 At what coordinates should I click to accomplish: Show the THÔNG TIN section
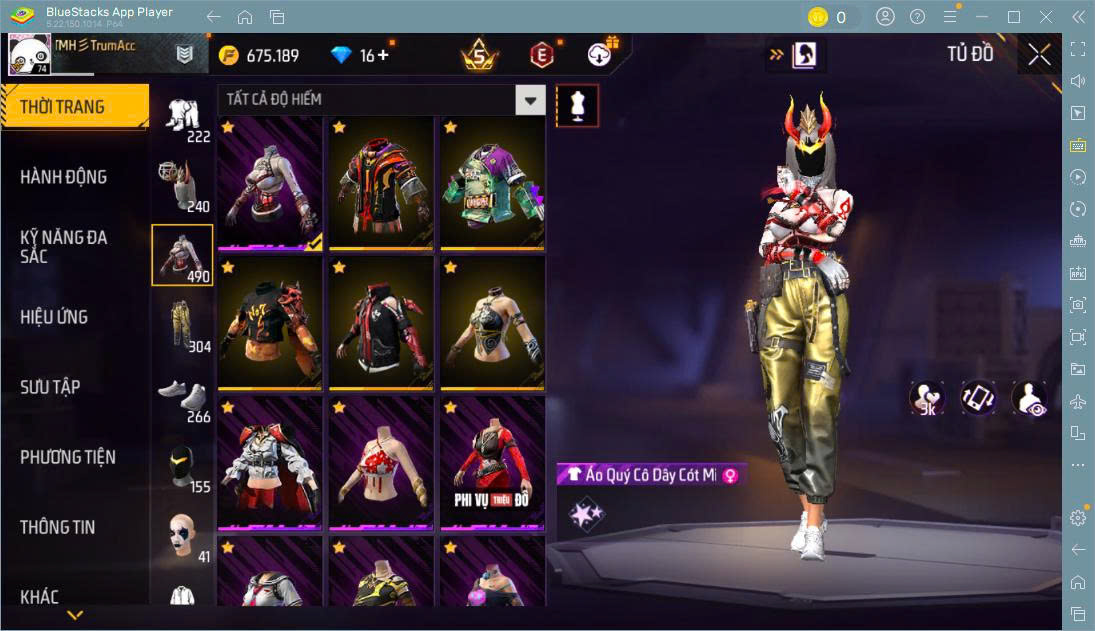(x=58, y=527)
